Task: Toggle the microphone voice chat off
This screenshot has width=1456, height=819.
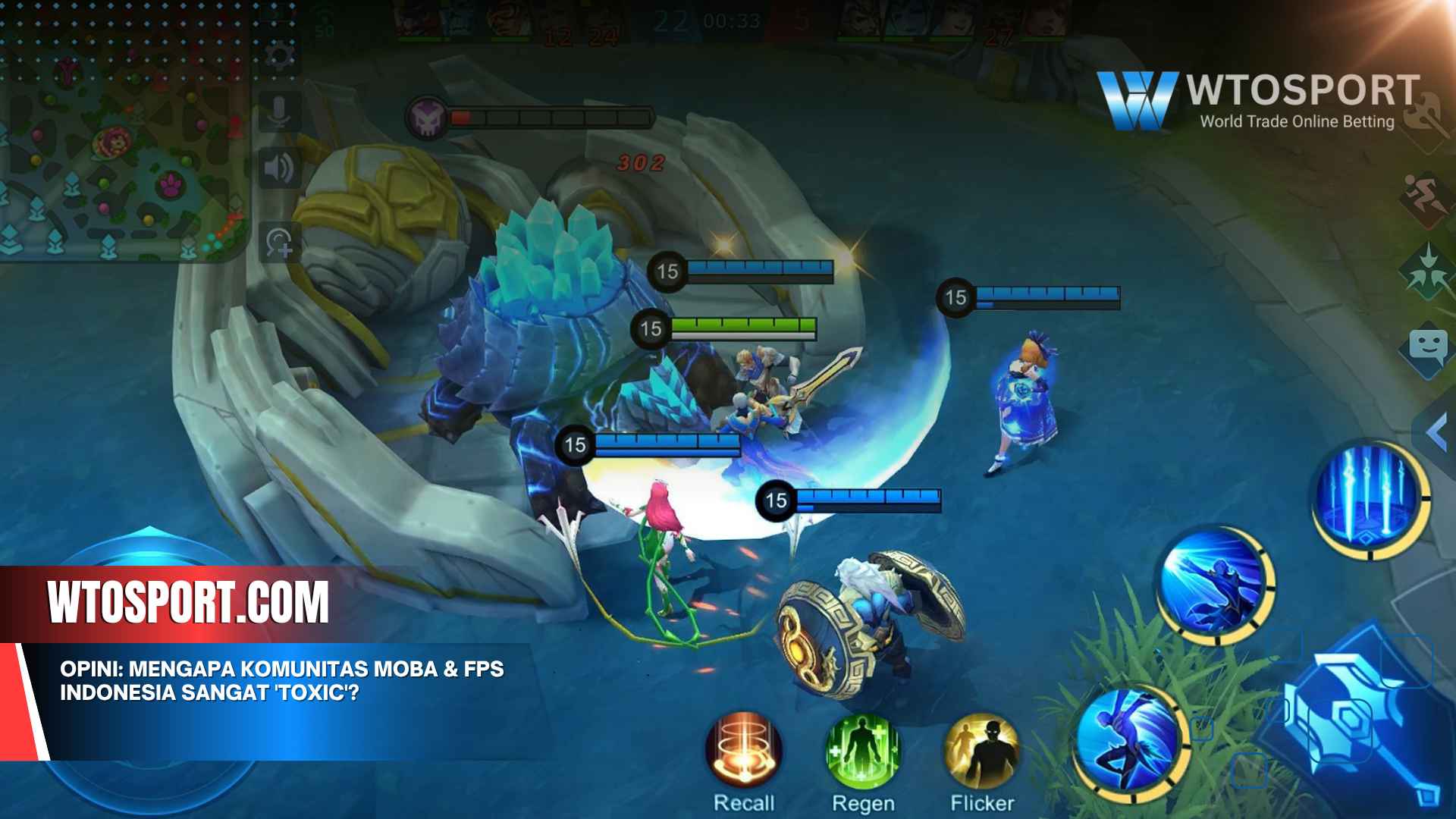Action: (x=279, y=112)
